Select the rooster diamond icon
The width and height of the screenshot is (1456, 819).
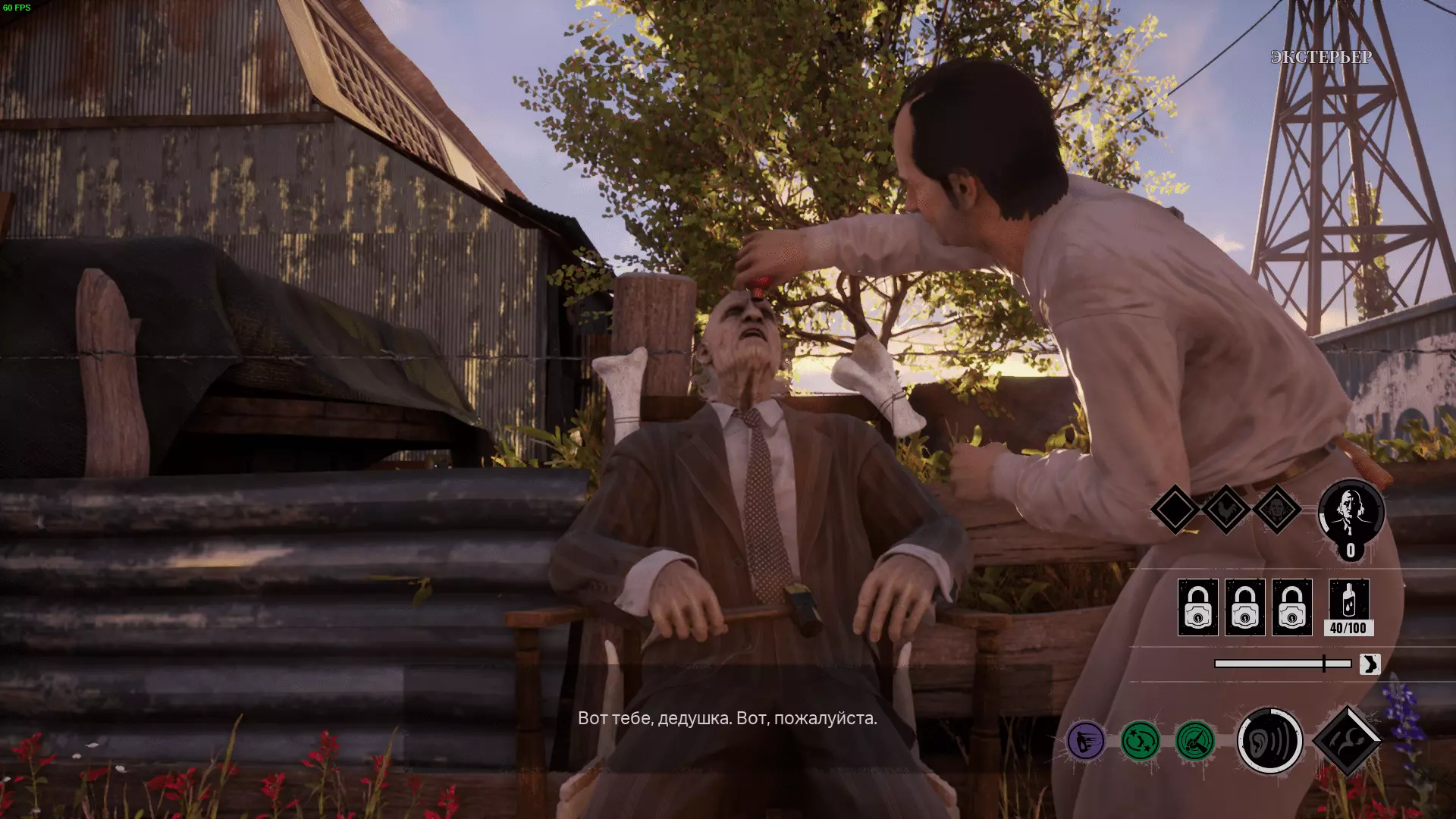(1225, 510)
